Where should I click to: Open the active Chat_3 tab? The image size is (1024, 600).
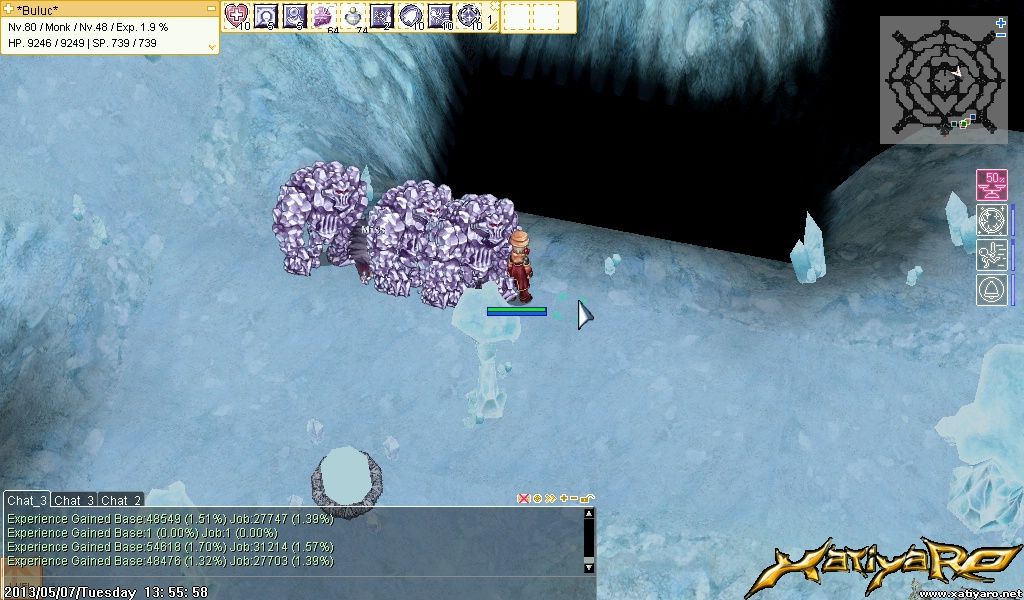[27, 500]
